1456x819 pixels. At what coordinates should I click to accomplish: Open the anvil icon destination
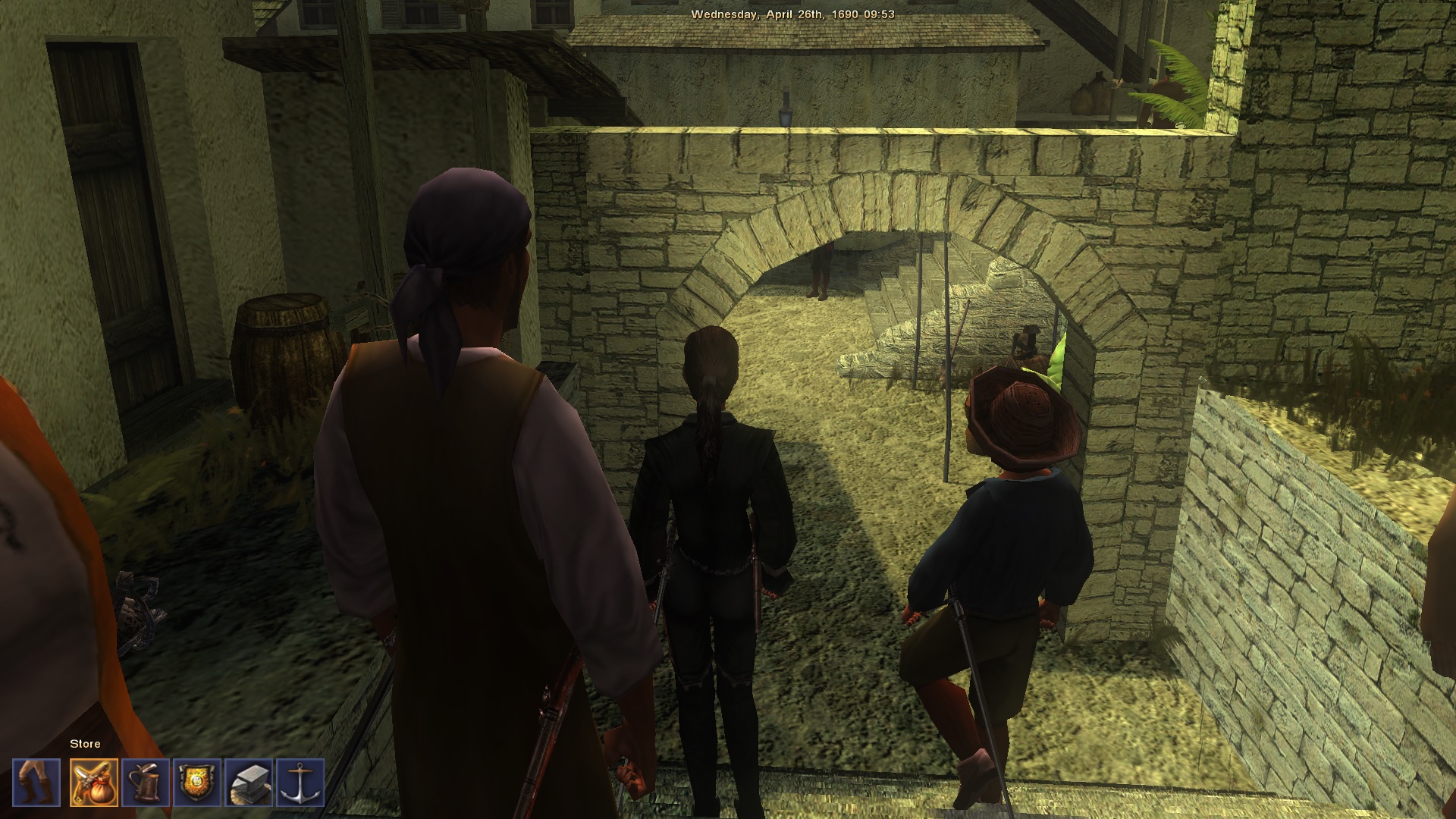[x=249, y=783]
